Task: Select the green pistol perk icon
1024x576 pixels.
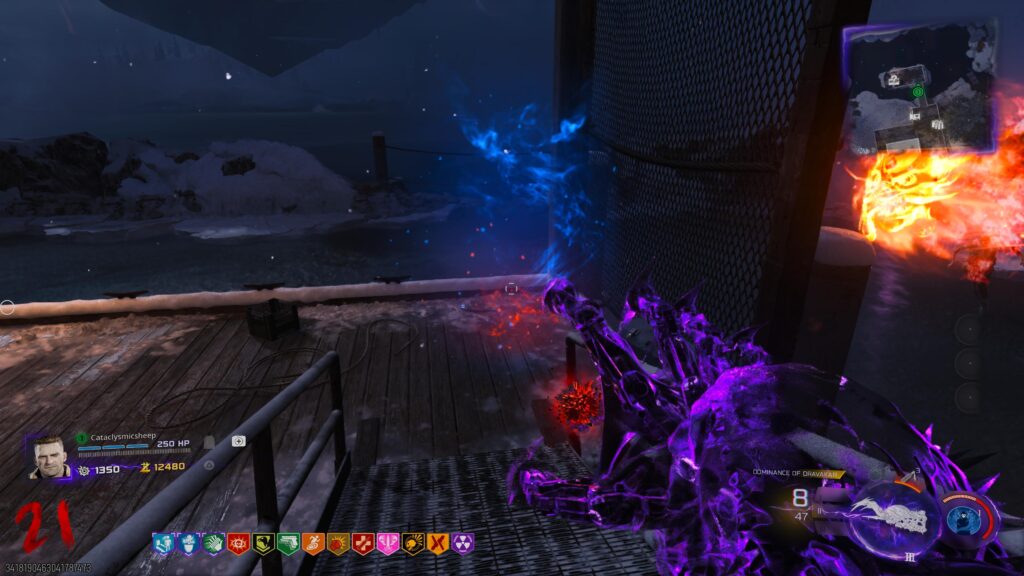Action: pos(287,543)
